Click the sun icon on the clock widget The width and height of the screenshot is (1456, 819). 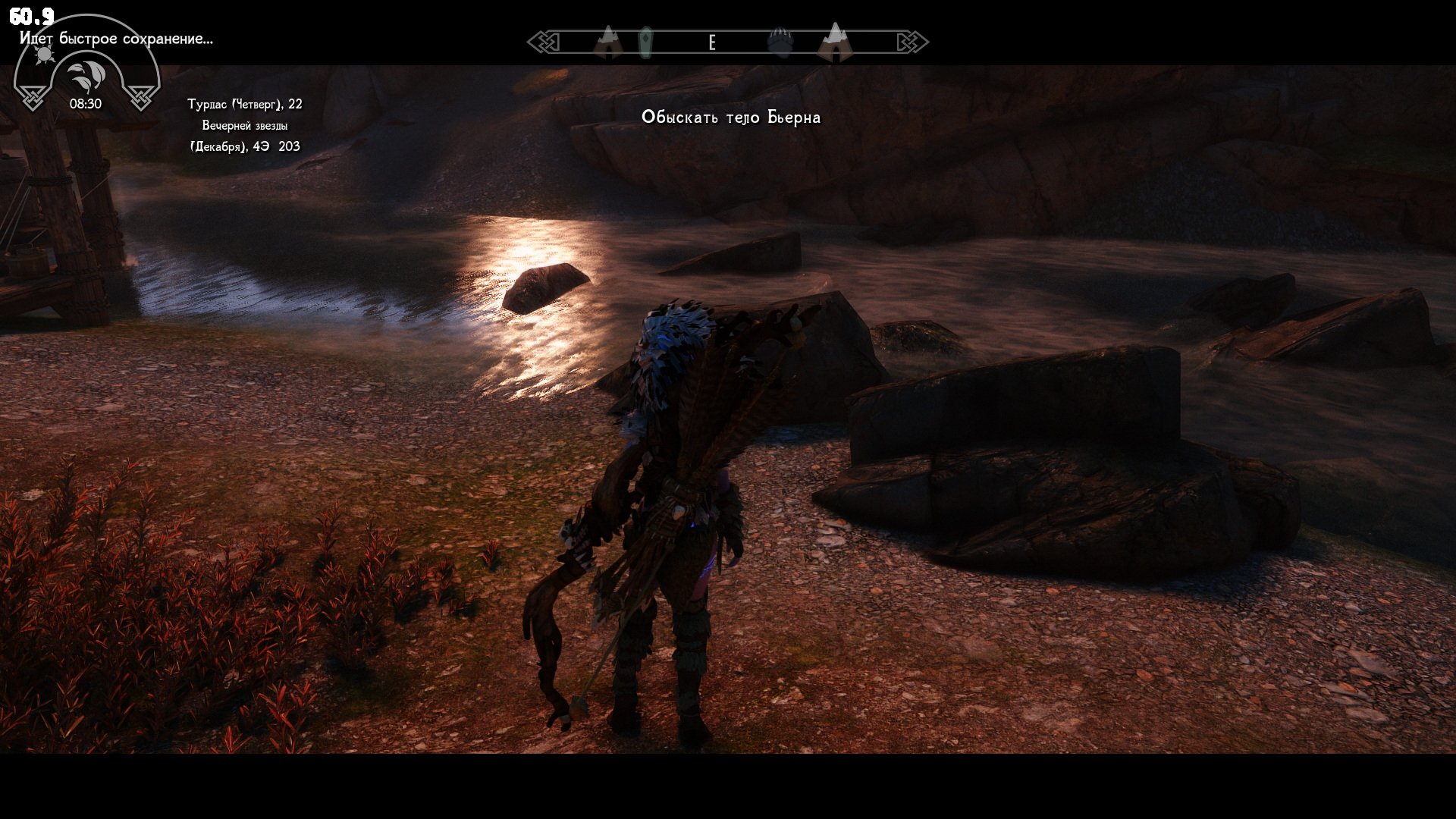point(44,55)
